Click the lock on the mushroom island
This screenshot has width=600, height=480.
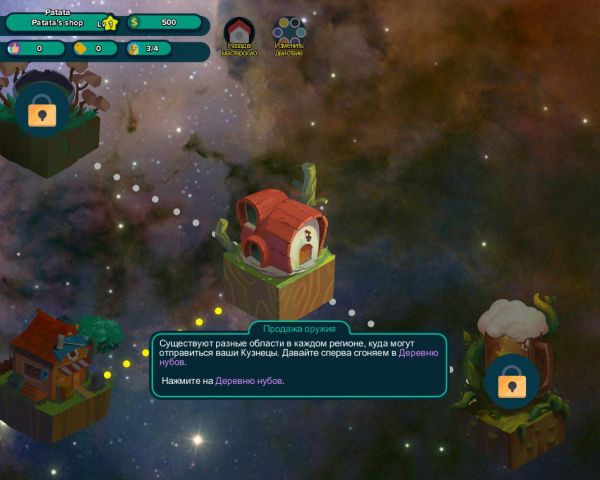(x=41, y=112)
